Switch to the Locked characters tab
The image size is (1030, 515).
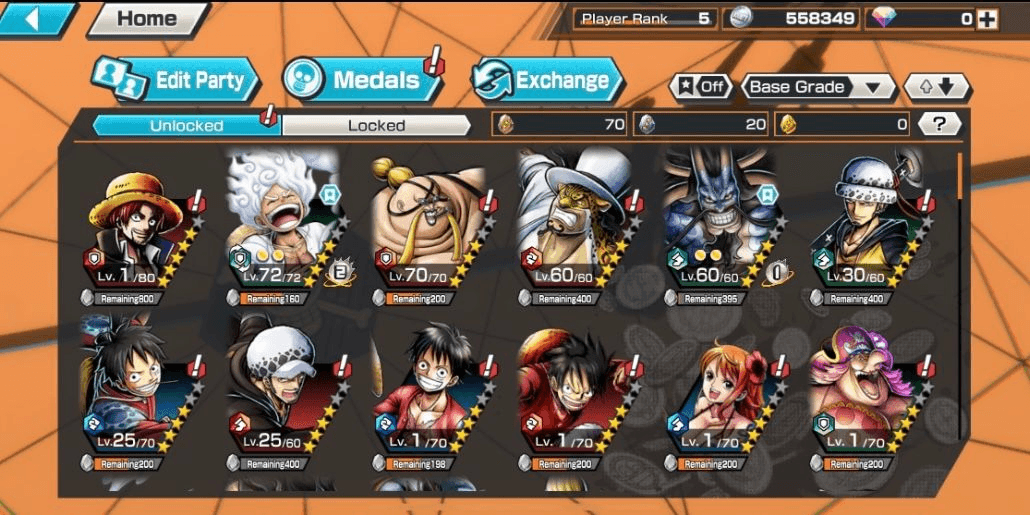376,125
